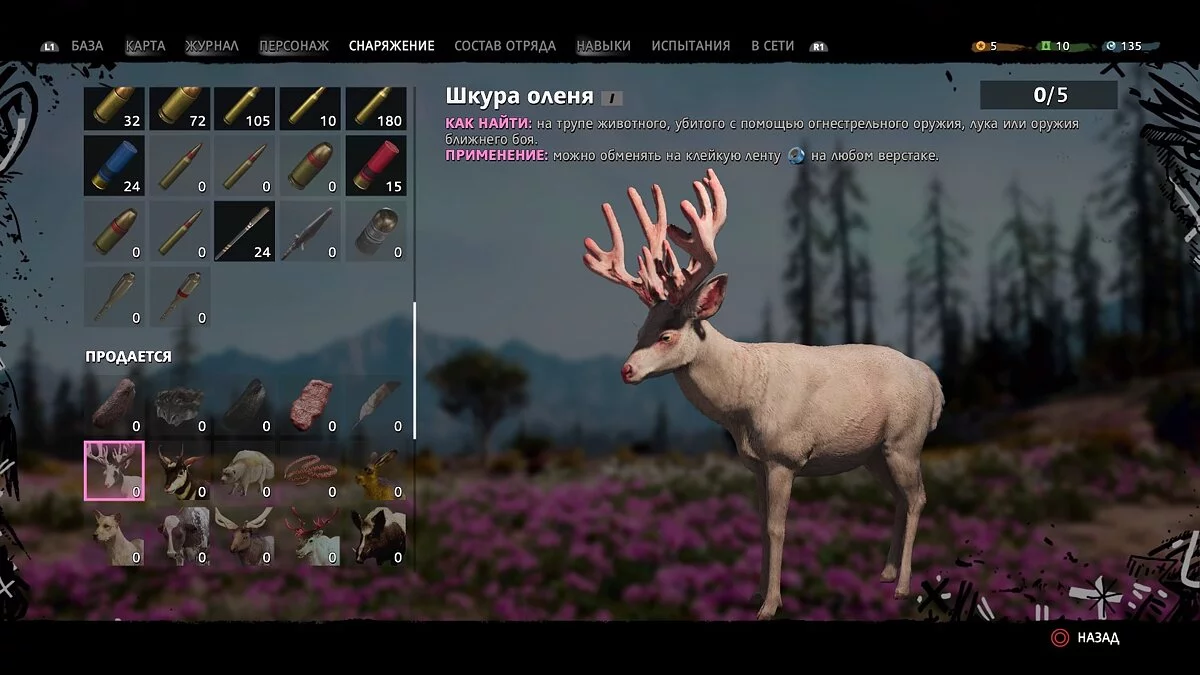Switch to the НАВЫКИ tab
The width and height of the screenshot is (1200, 675).
604,46
